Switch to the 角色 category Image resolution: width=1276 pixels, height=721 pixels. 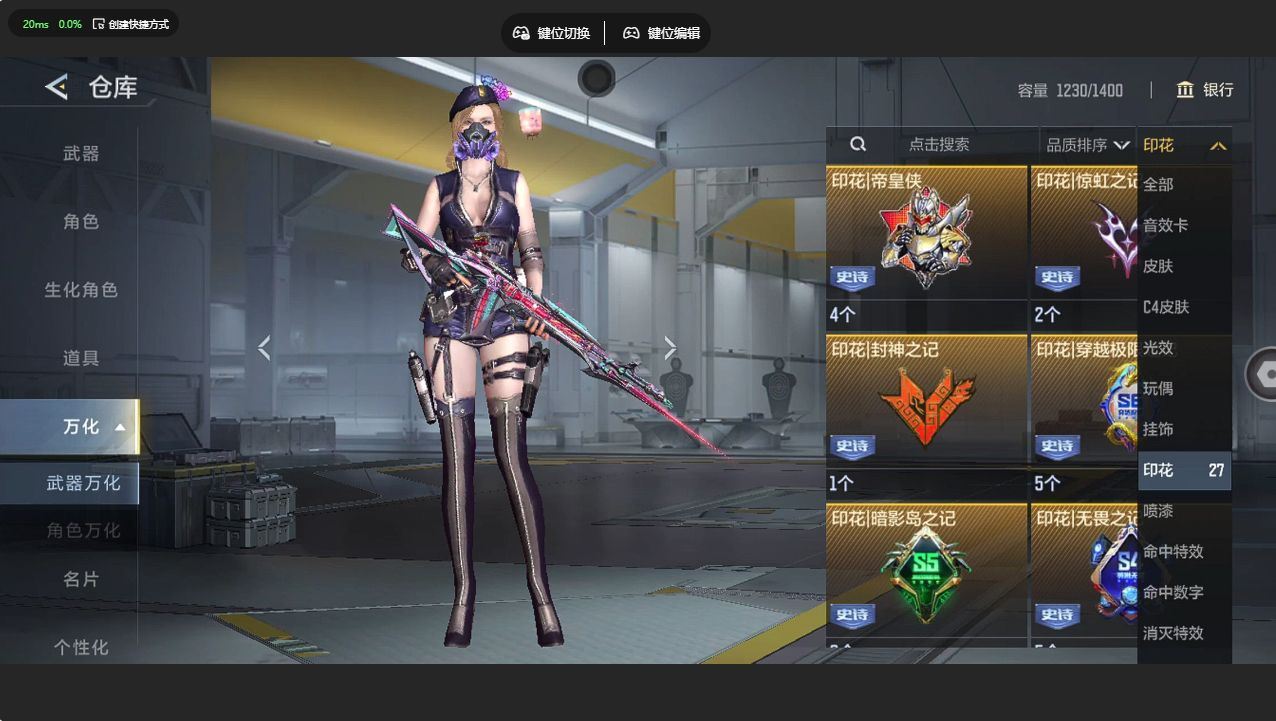point(81,222)
